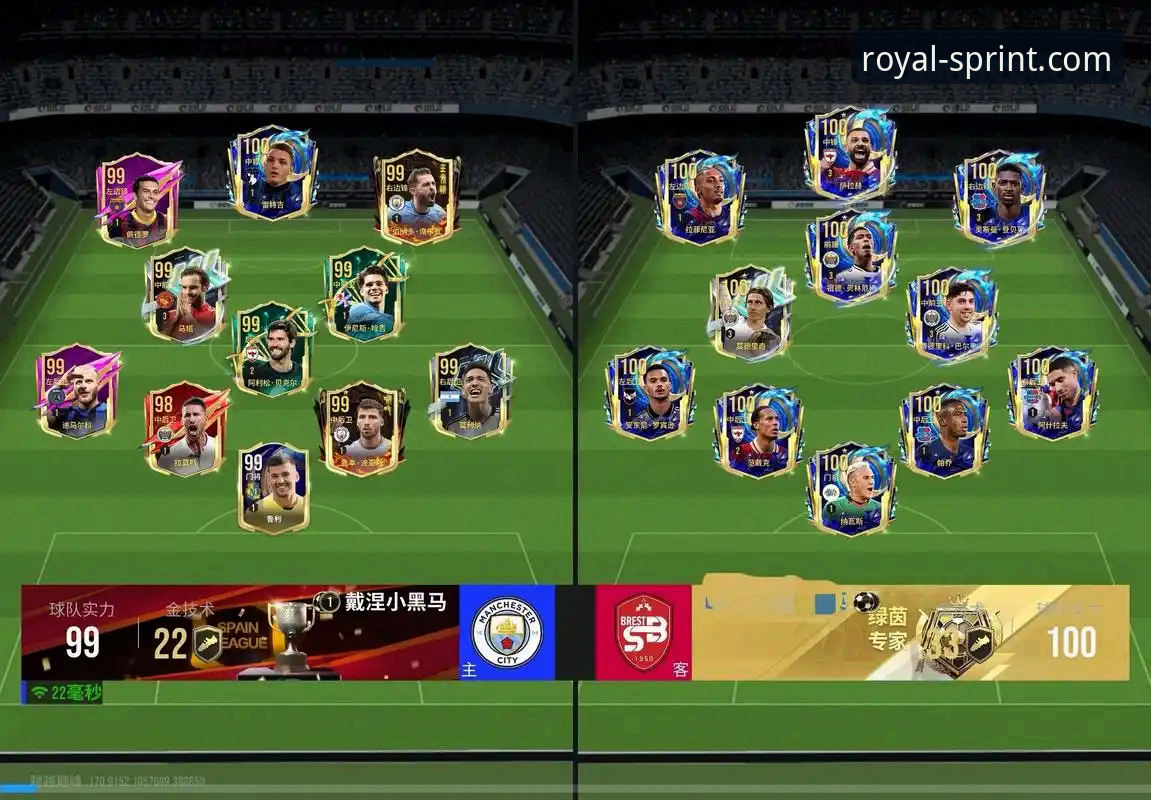Choose the Raphinha left winger card

tap(700, 197)
